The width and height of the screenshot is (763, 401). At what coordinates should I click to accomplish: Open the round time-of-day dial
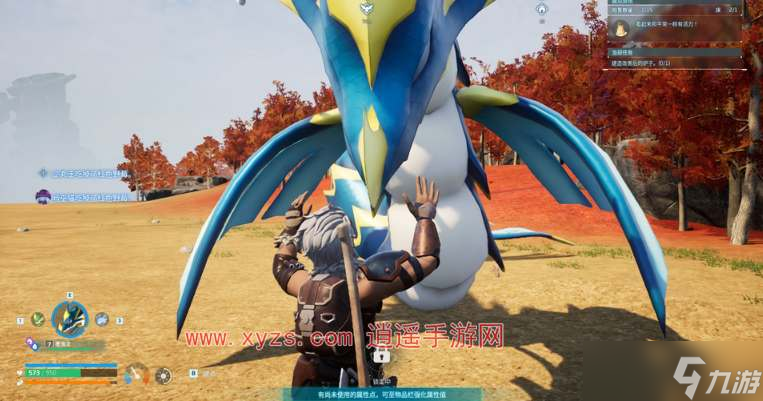point(163,376)
